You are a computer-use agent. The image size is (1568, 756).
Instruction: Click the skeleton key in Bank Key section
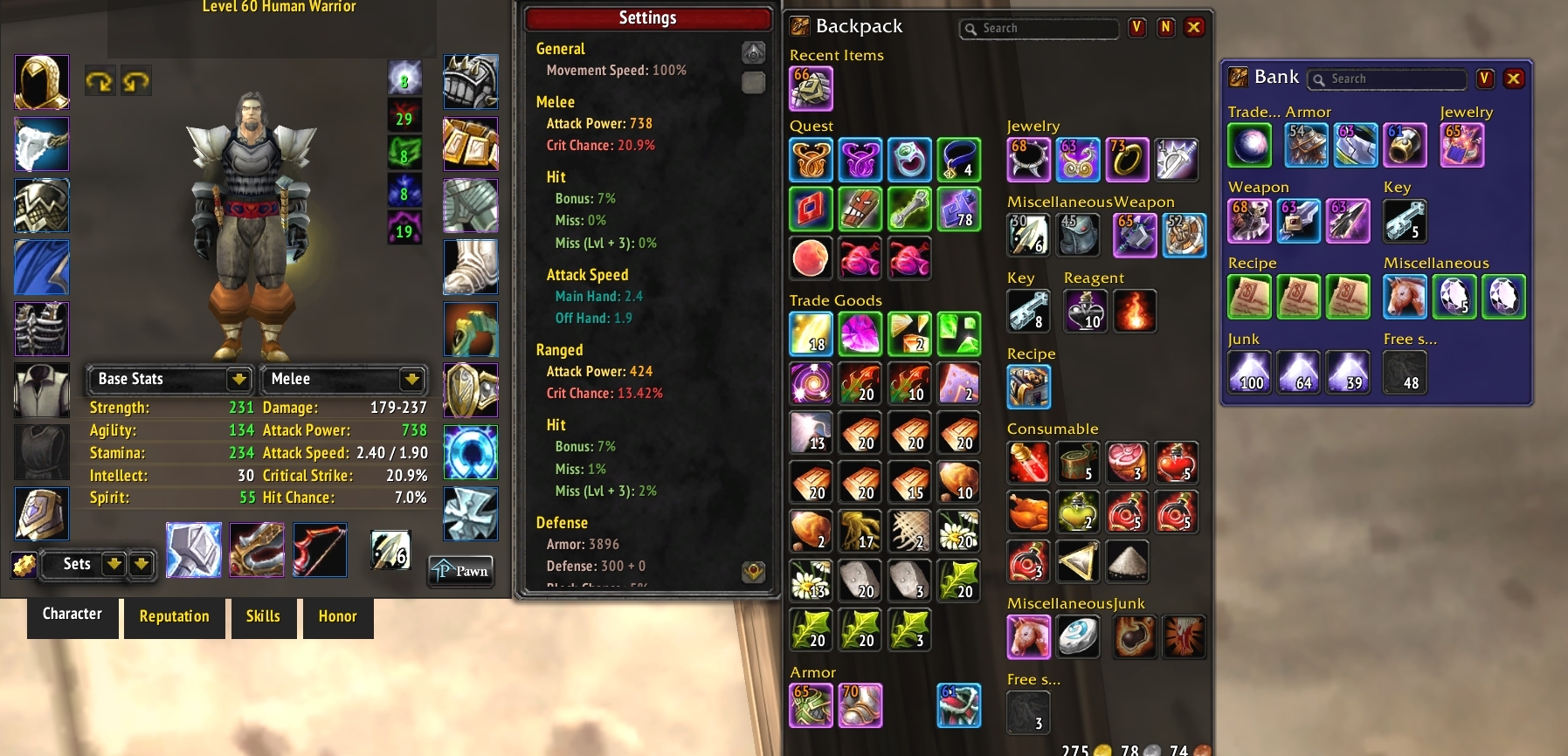(1405, 221)
